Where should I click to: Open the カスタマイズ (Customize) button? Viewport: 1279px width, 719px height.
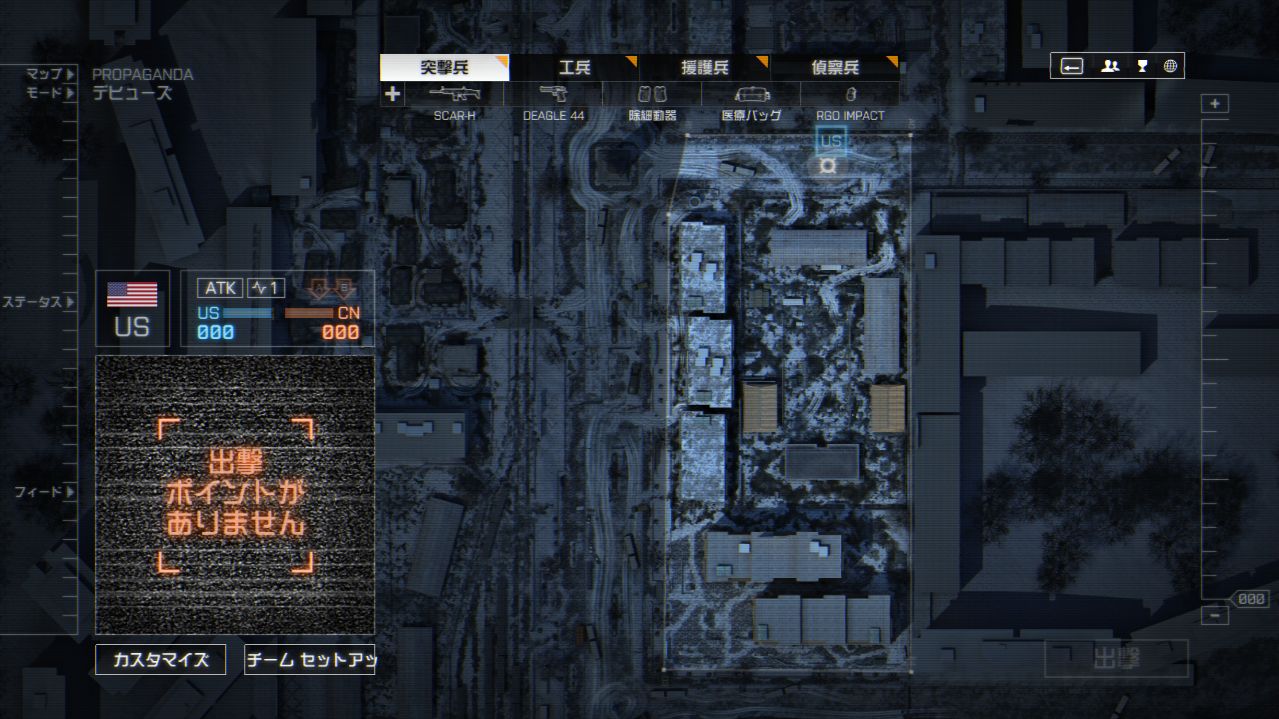pos(160,660)
